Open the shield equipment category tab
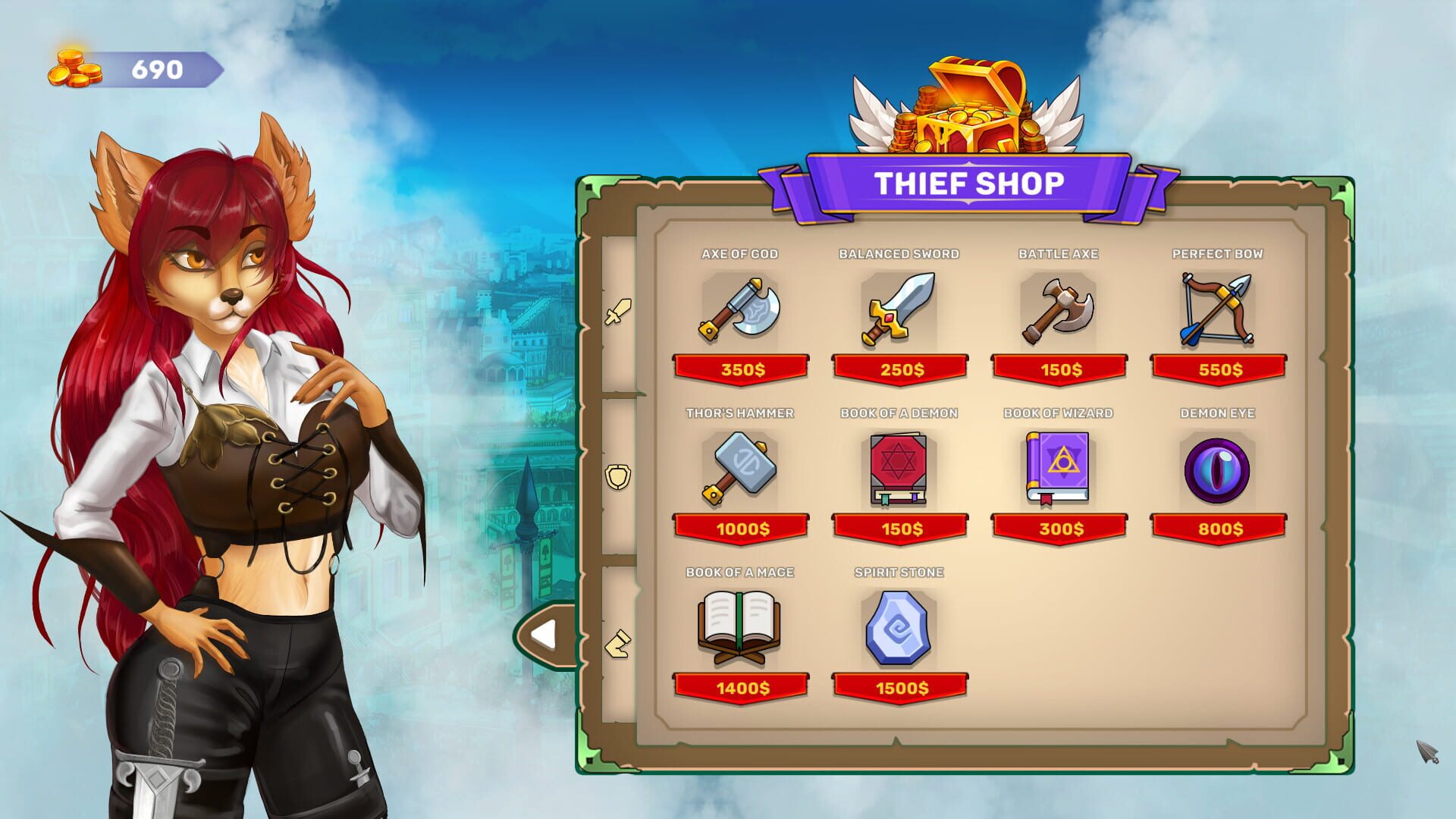1456x819 pixels. click(x=618, y=474)
